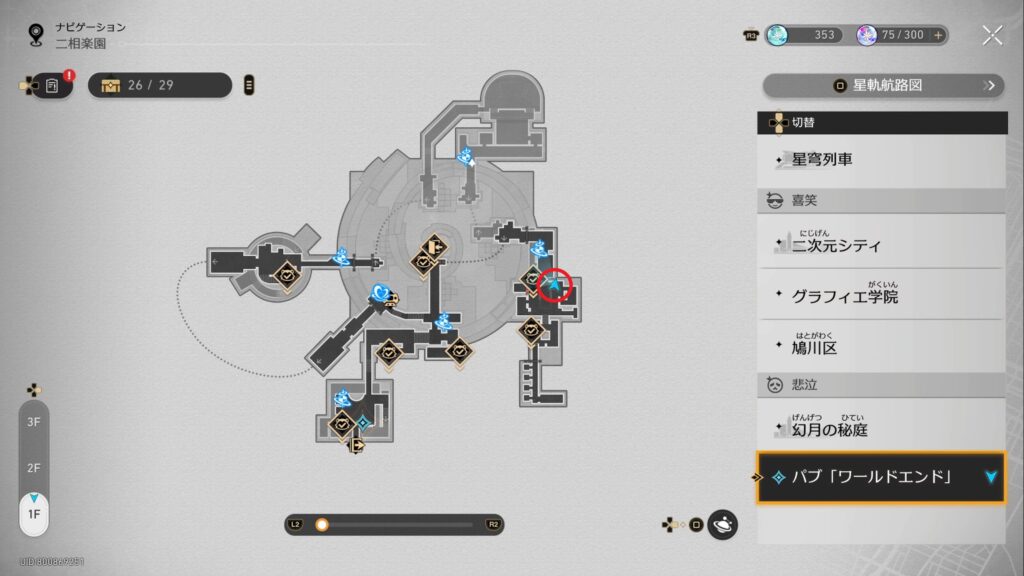
Task: Toggle the small map legend button beside chest counter
Action: tap(249, 85)
